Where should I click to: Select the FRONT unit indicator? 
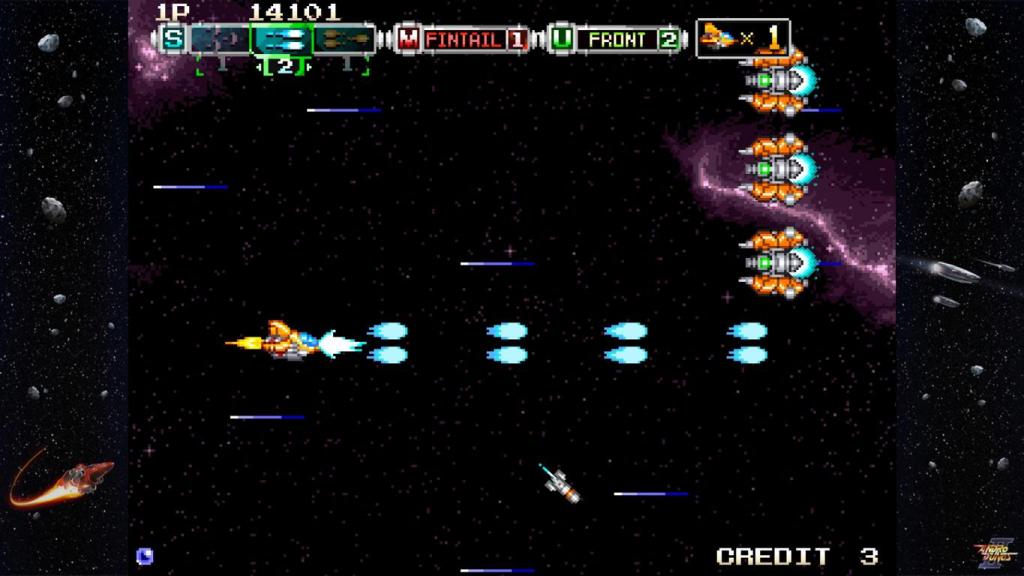coord(617,40)
